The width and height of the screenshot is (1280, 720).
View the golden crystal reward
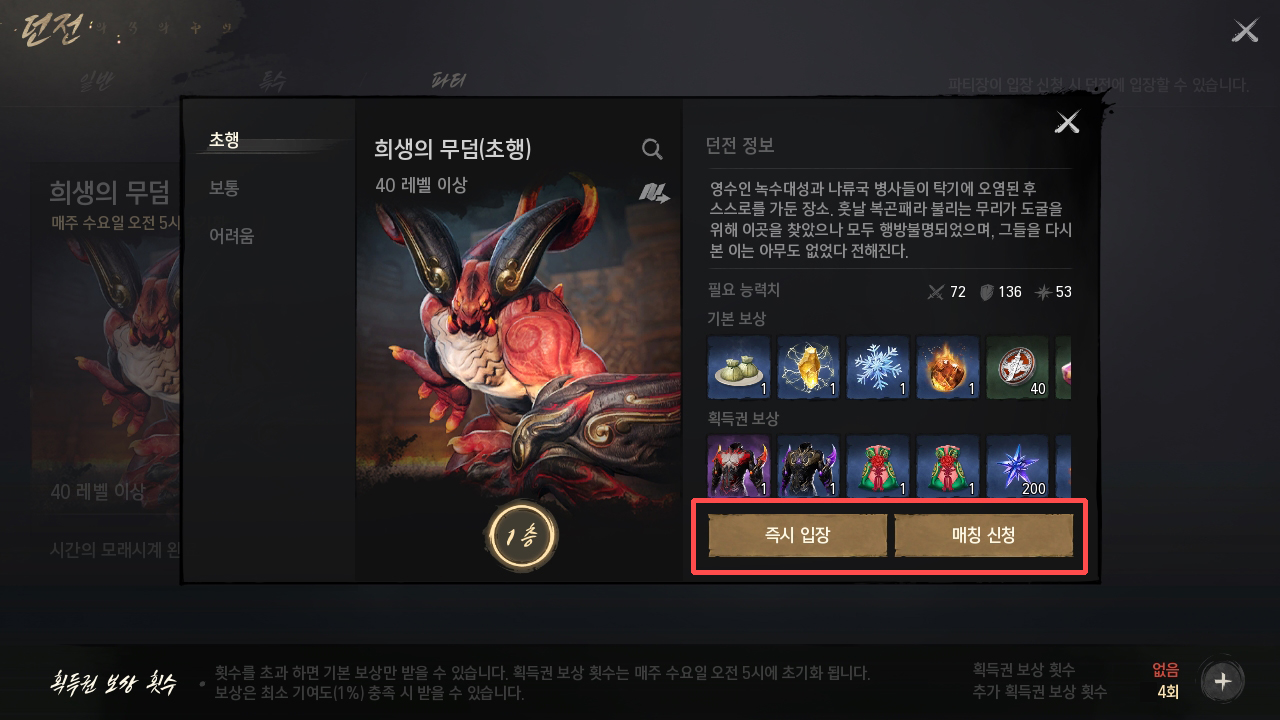808,367
